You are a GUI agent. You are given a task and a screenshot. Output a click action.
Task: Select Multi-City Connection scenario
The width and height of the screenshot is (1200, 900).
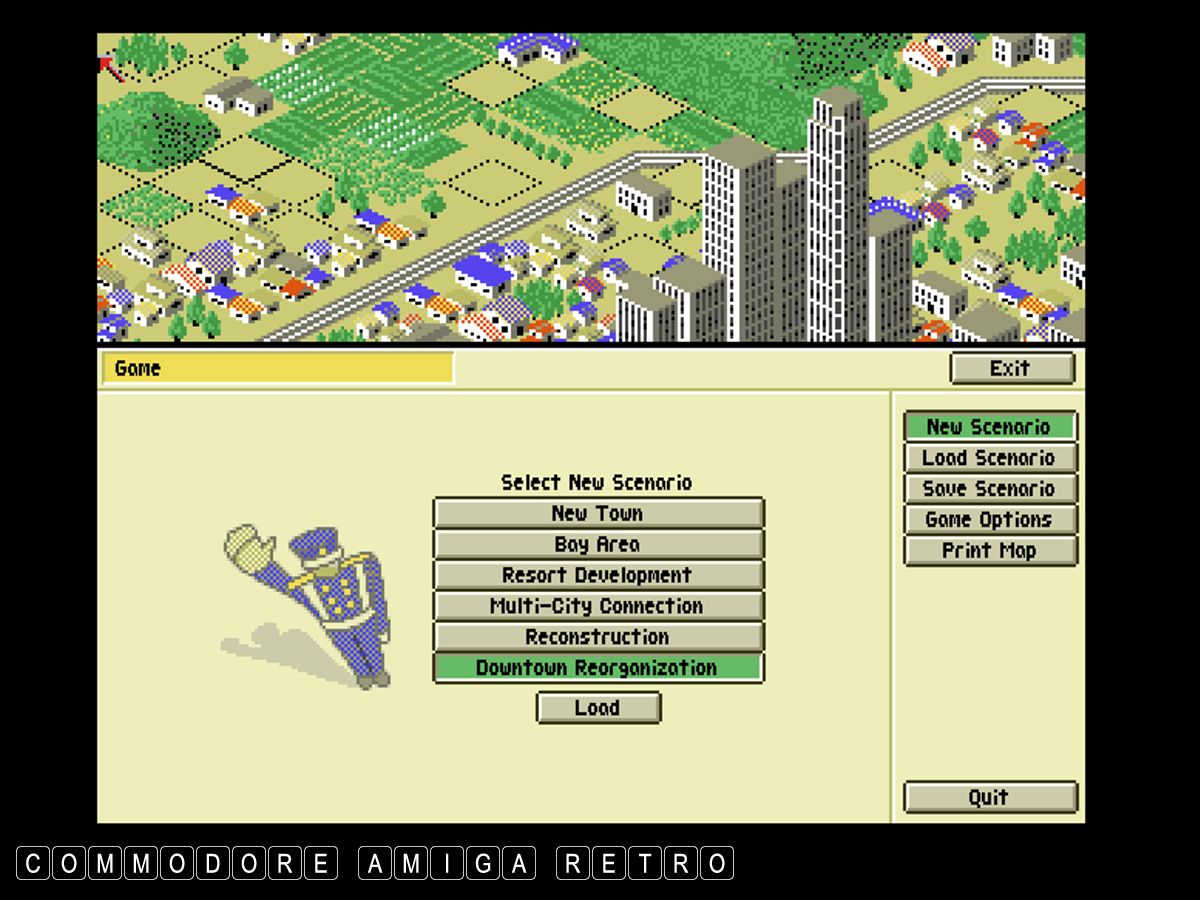[x=597, y=607]
